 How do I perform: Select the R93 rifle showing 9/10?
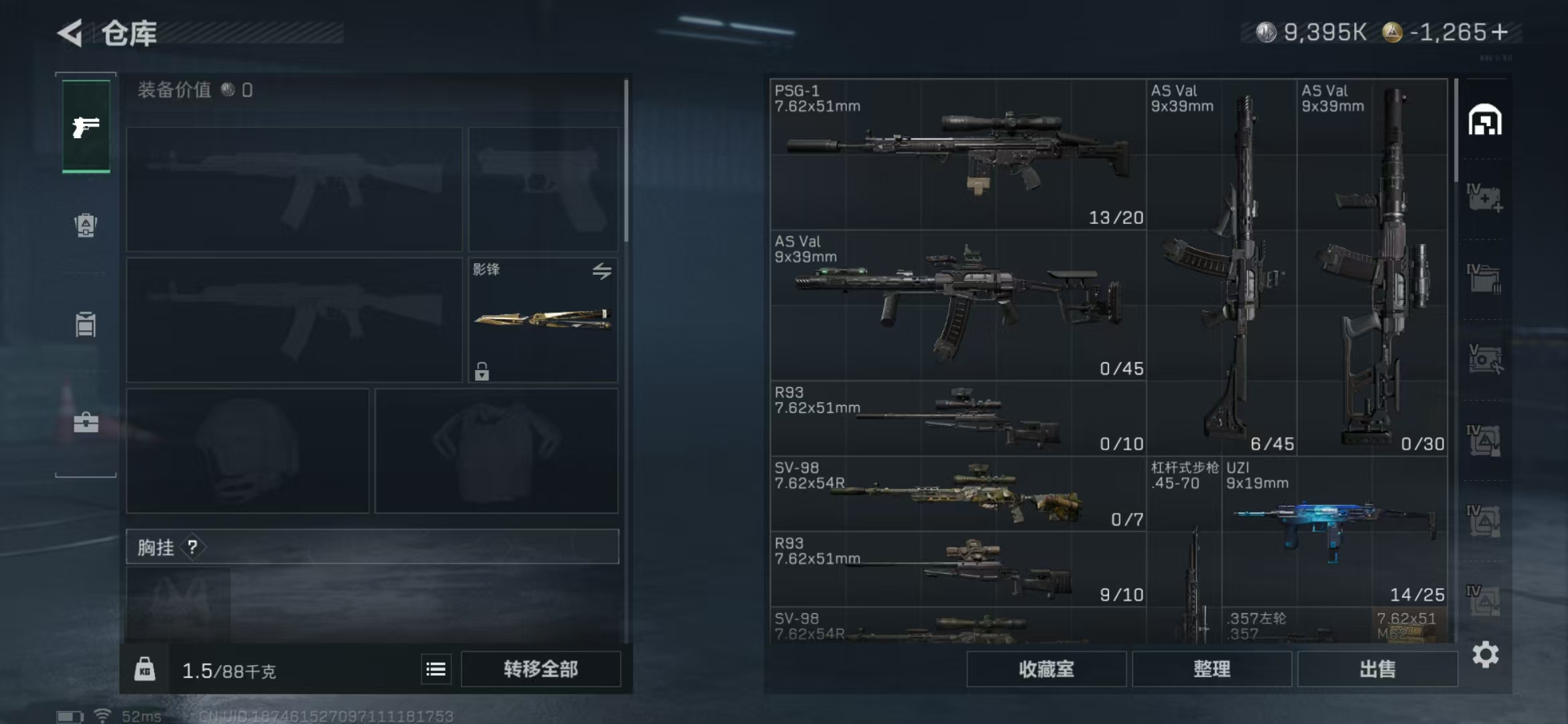(x=958, y=570)
